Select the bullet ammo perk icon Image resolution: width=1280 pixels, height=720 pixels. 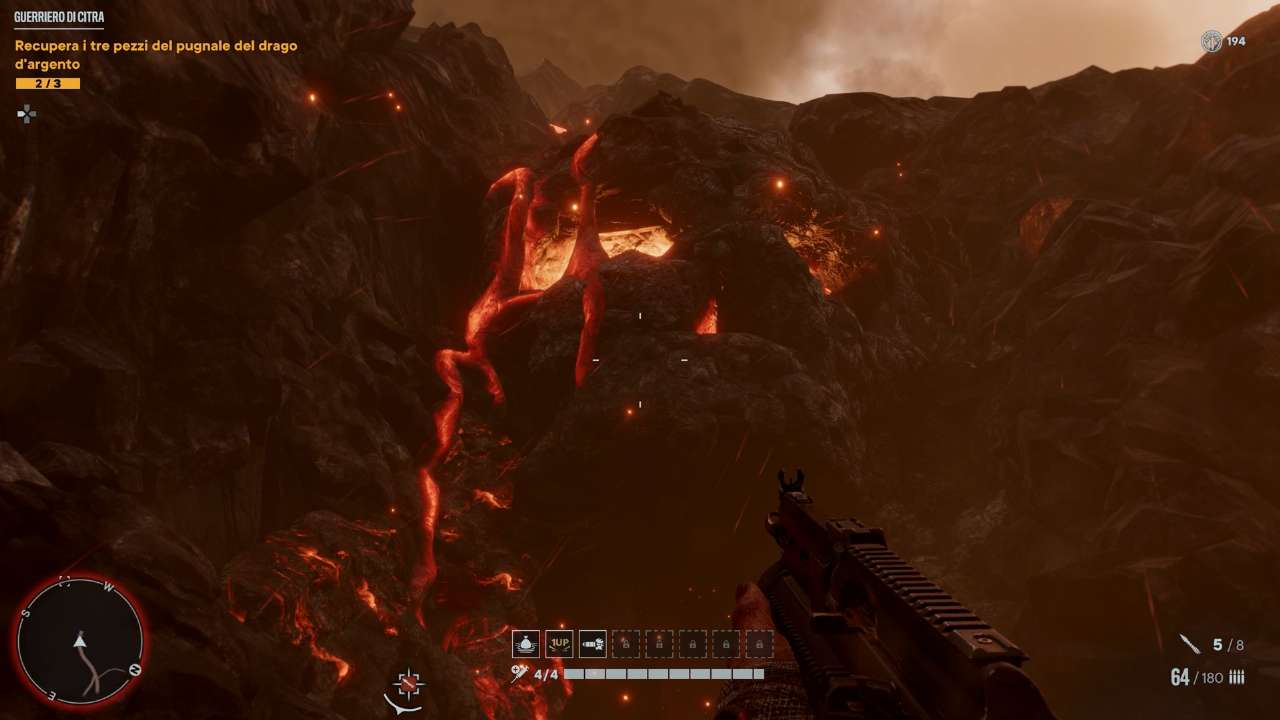(x=593, y=644)
